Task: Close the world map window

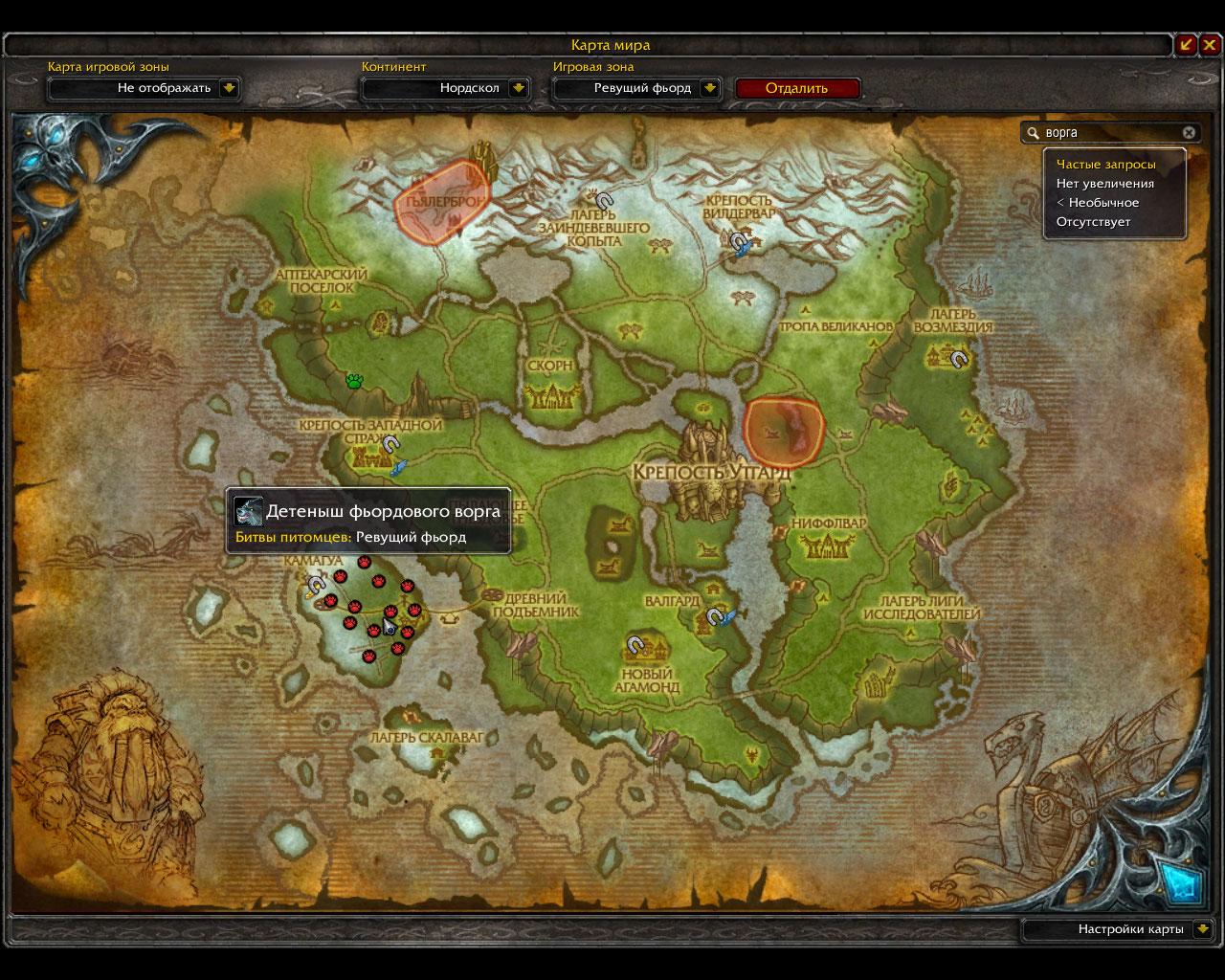Action: [1211, 44]
